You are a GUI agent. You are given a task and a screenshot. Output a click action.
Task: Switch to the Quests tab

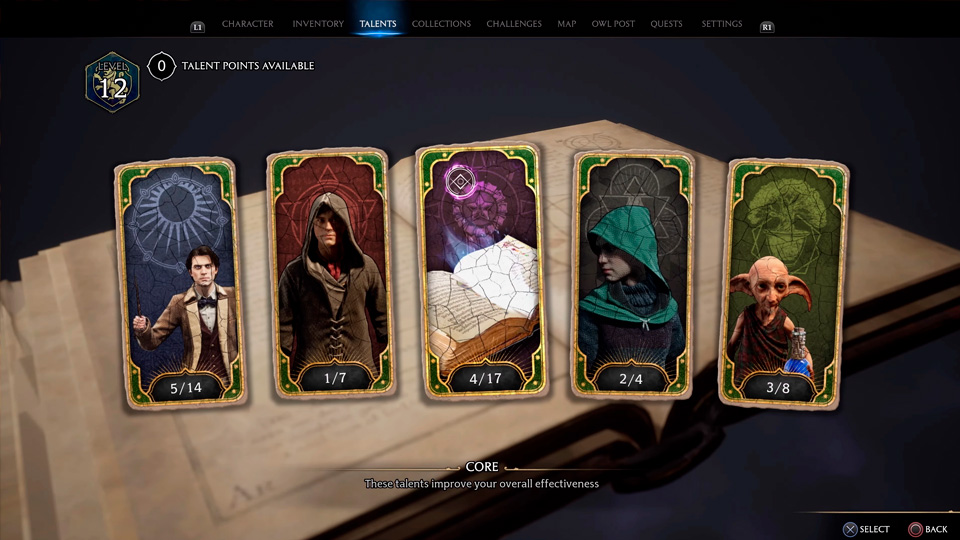pos(666,24)
